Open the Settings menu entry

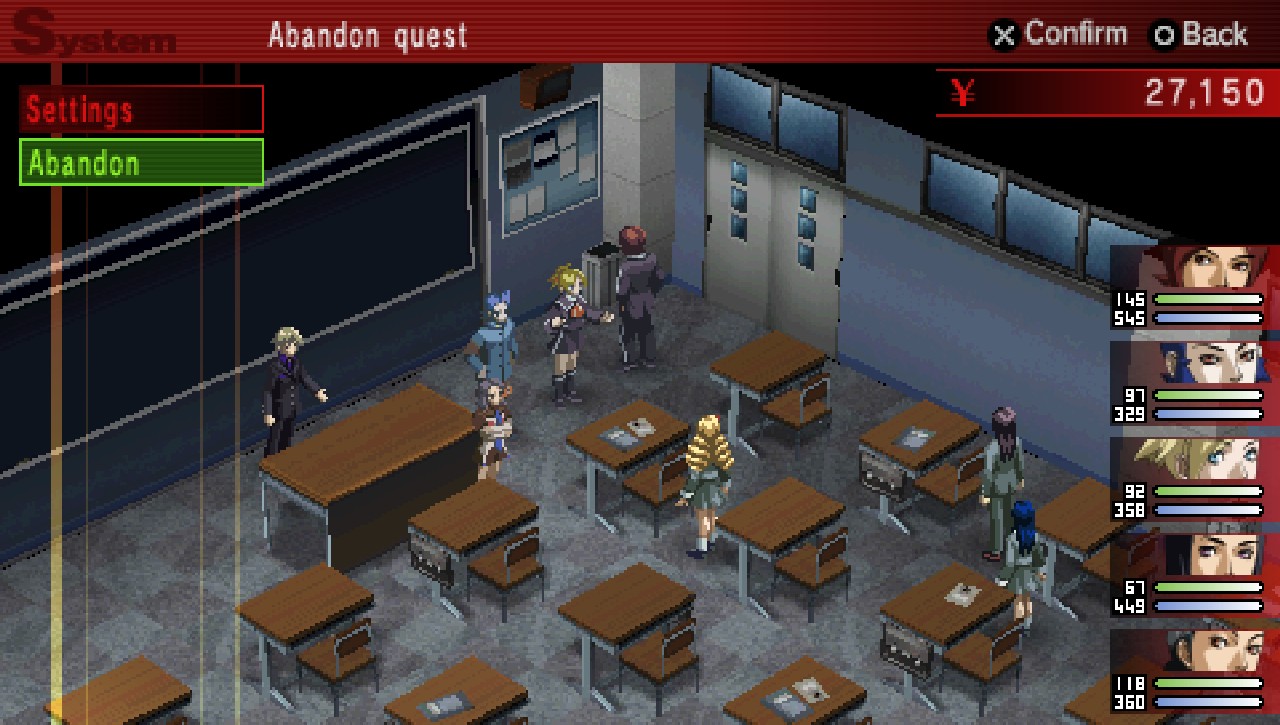(x=141, y=109)
